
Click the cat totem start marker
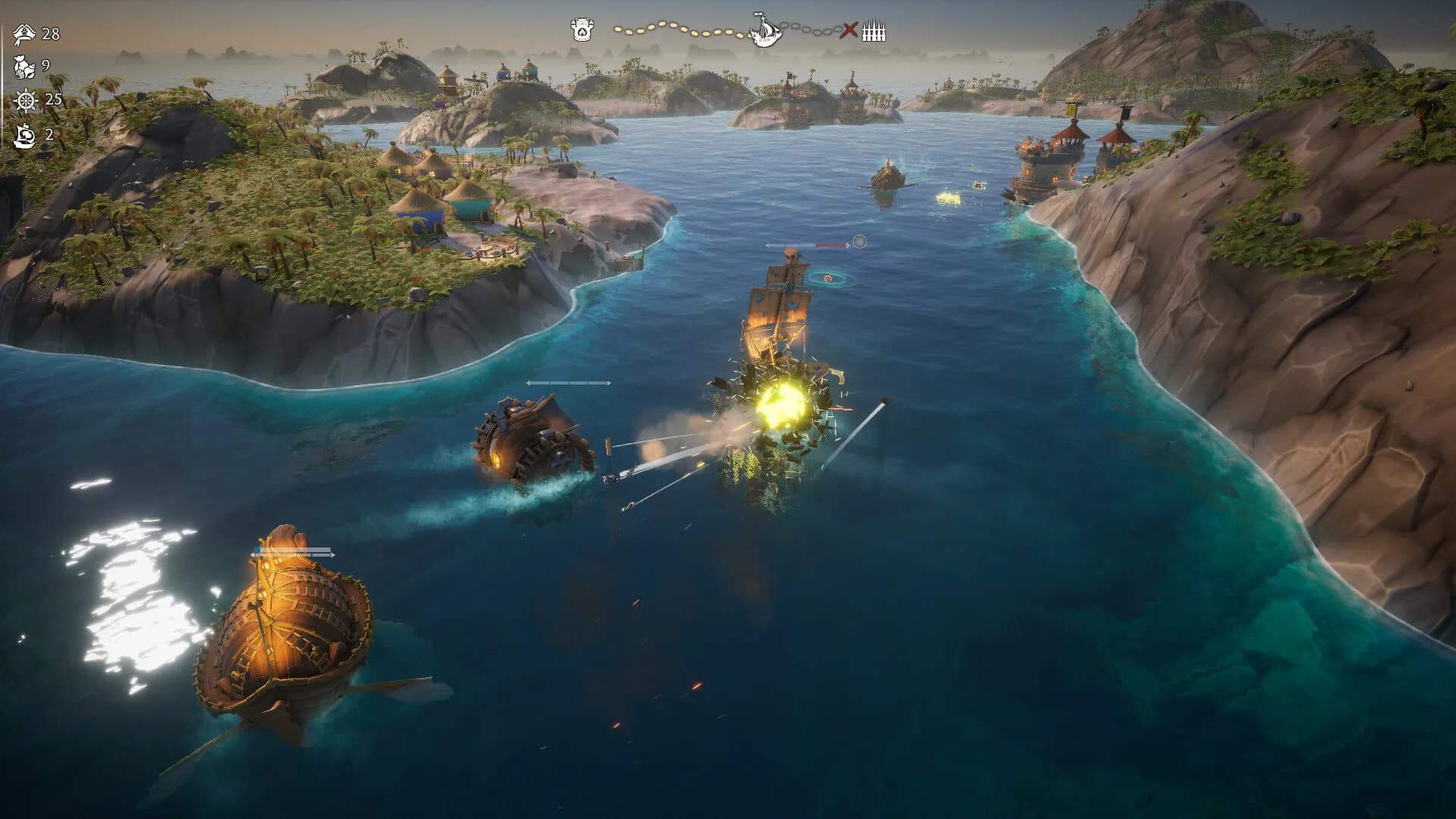point(581,30)
